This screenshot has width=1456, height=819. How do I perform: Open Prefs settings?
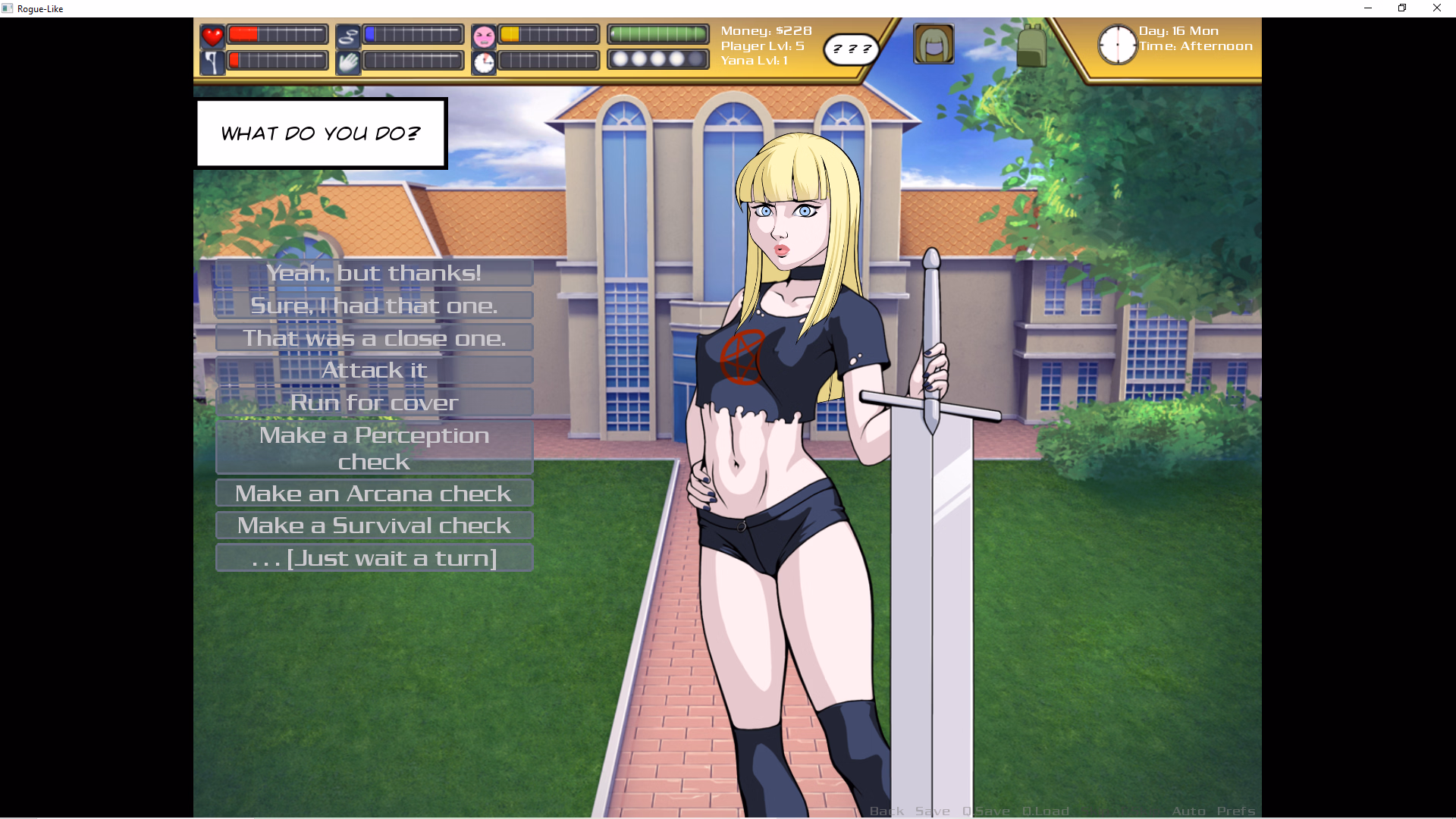[1235, 811]
